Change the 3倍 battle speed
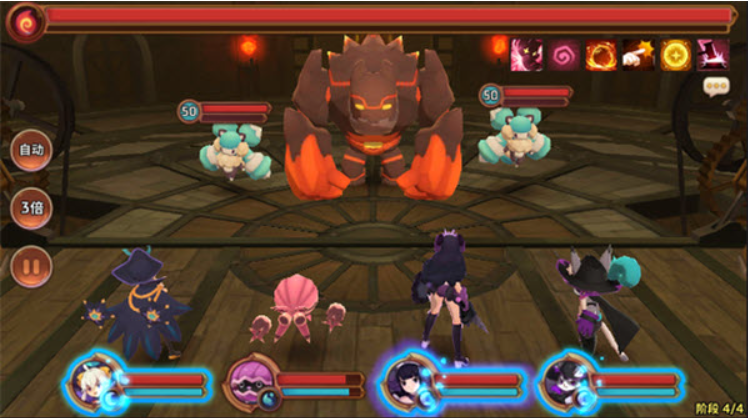The height and width of the screenshot is (418, 748). pyautogui.click(x=31, y=209)
